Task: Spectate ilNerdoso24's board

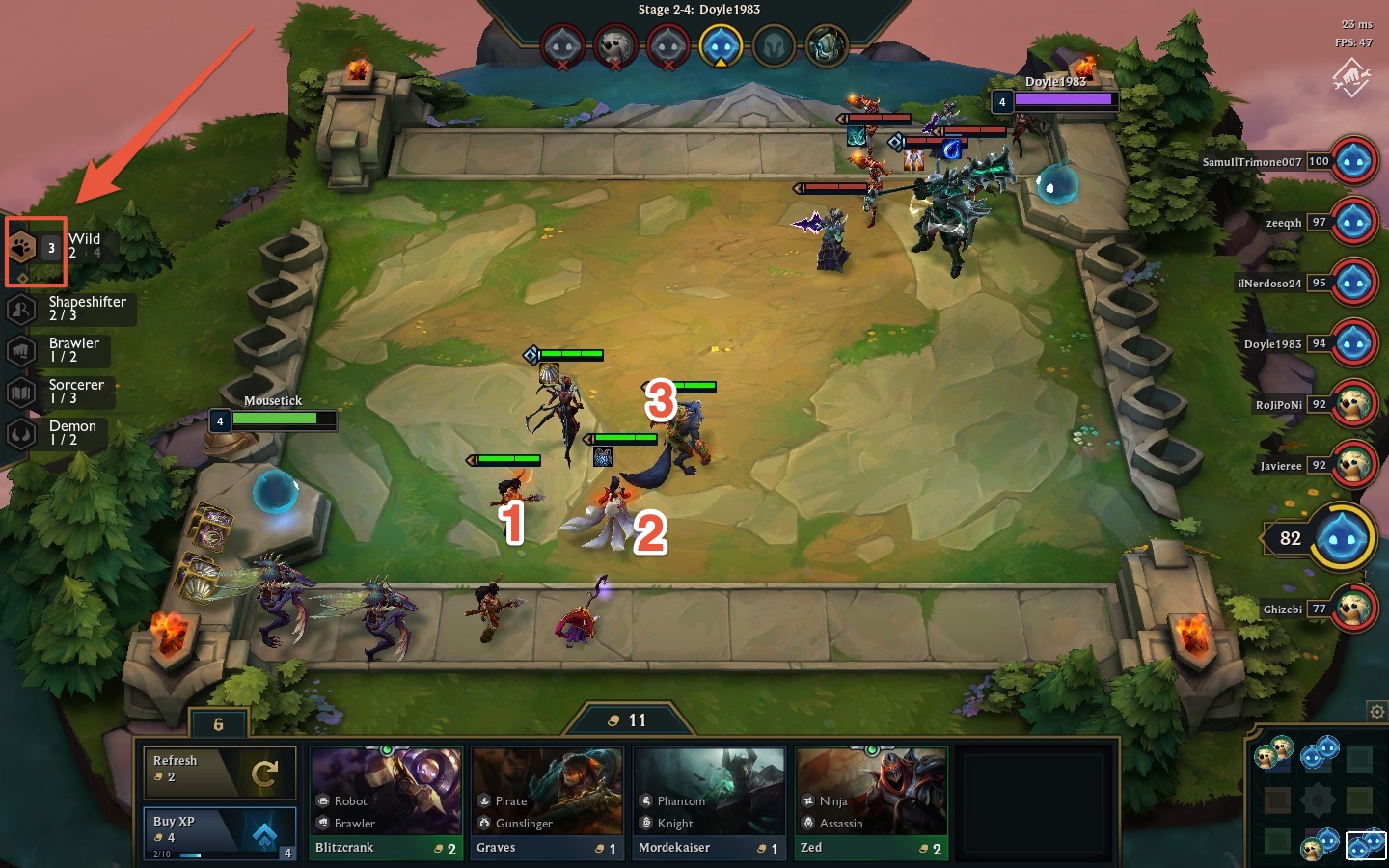Action: pyautogui.click(x=1353, y=284)
